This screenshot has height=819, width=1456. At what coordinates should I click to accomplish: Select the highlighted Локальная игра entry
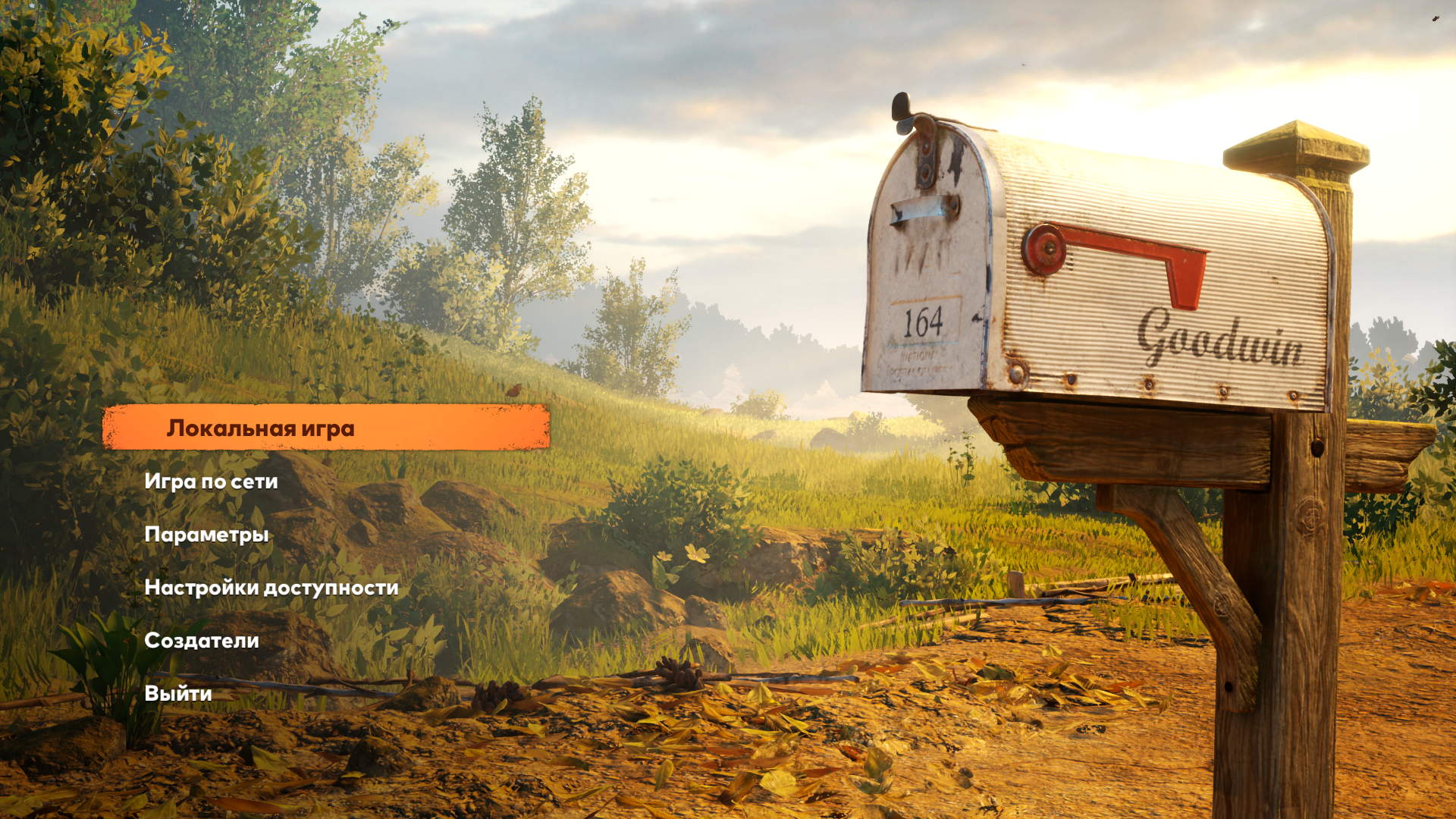260,428
